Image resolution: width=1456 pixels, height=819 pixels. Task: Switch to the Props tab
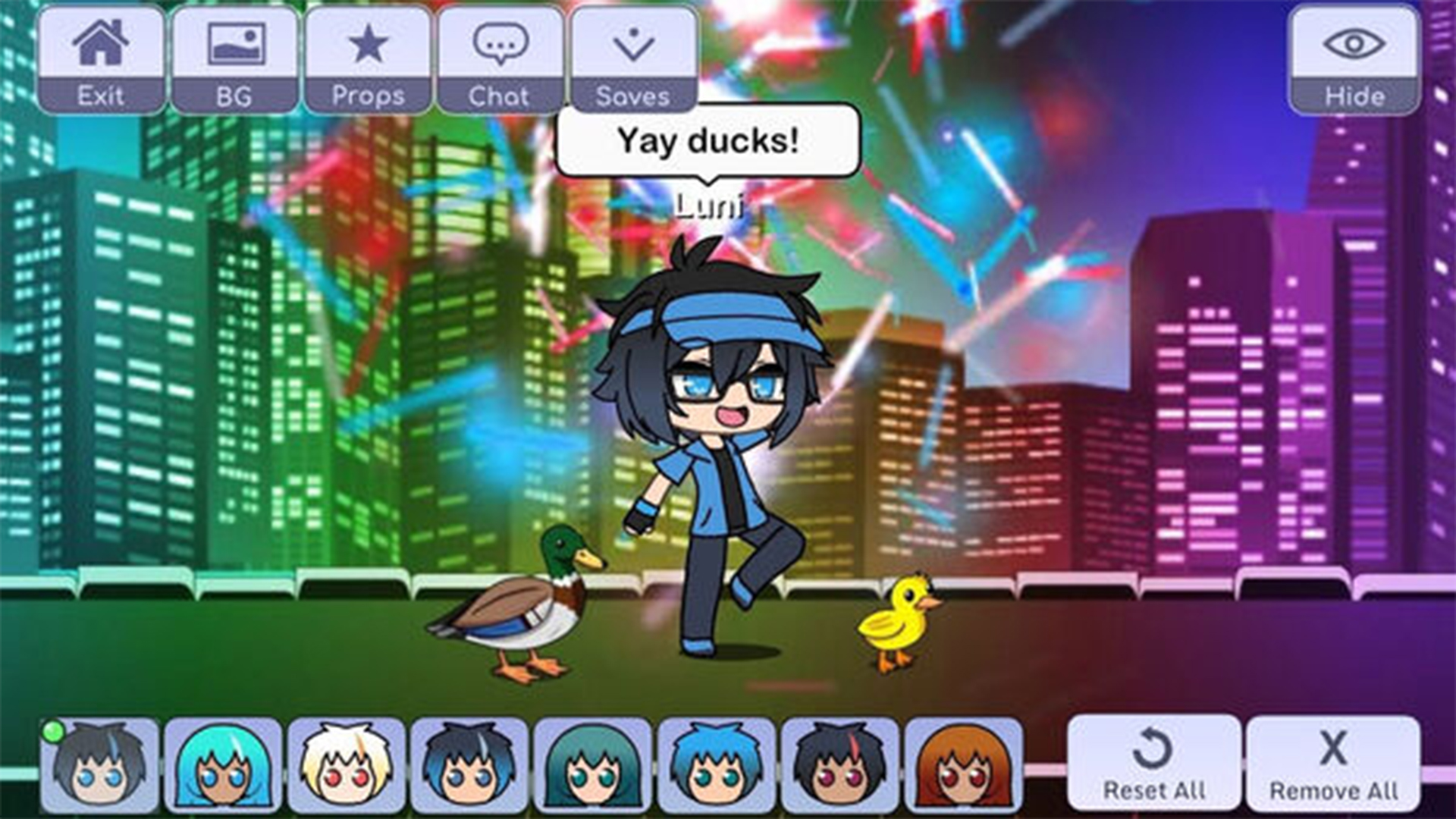(368, 61)
